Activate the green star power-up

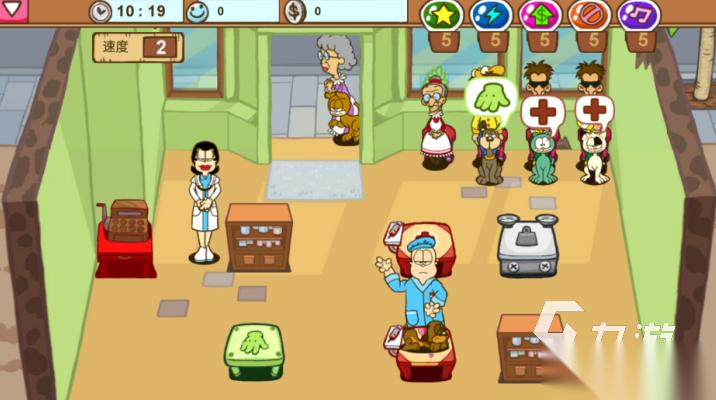tap(439, 15)
